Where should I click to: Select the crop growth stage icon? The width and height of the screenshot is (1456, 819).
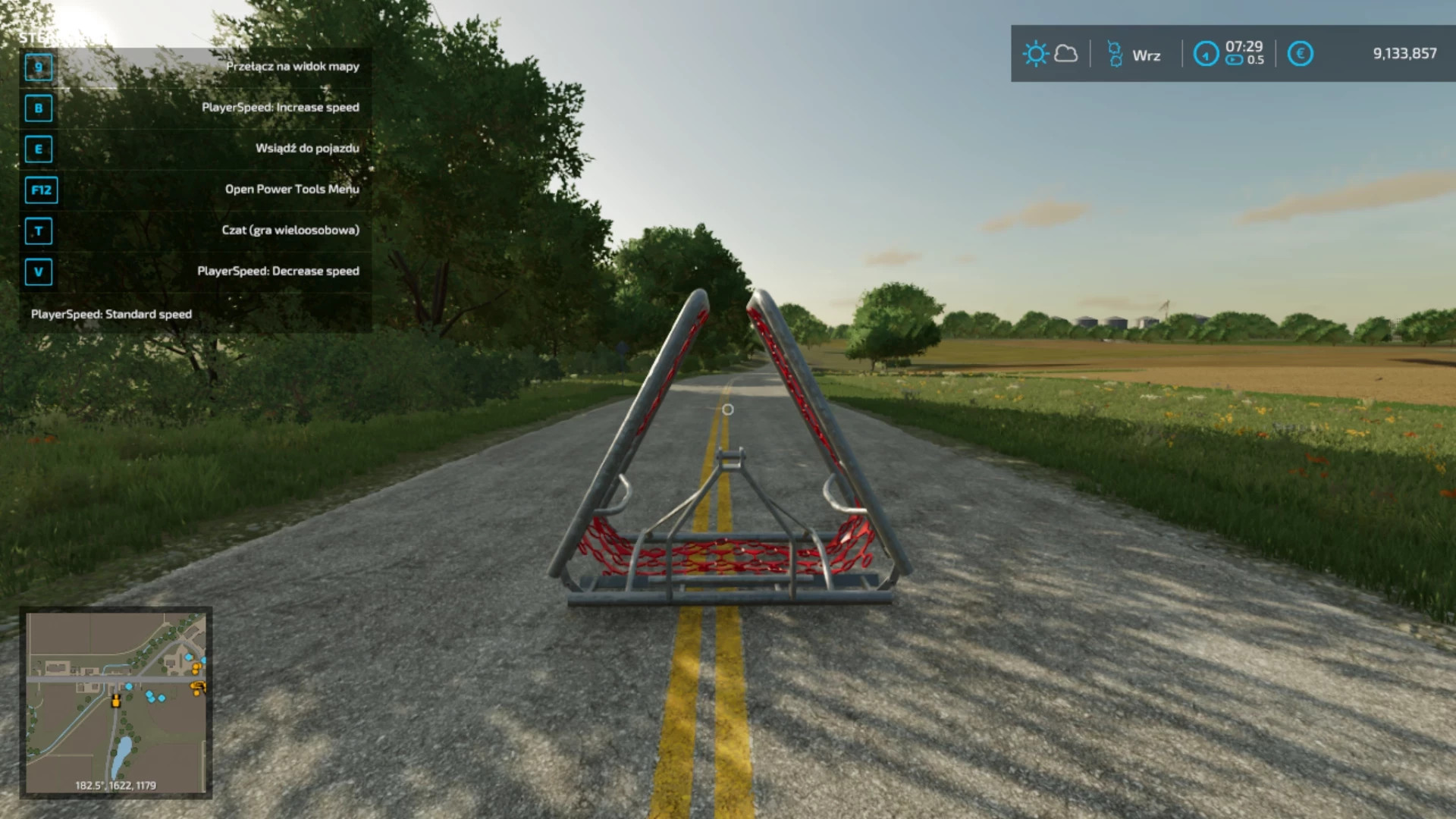tap(1114, 54)
